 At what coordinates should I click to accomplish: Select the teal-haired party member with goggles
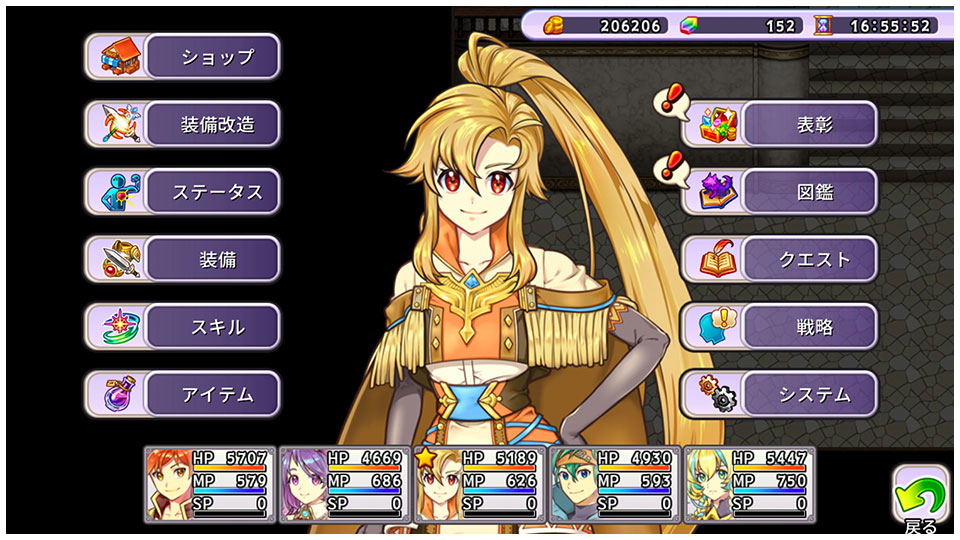click(x=614, y=484)
